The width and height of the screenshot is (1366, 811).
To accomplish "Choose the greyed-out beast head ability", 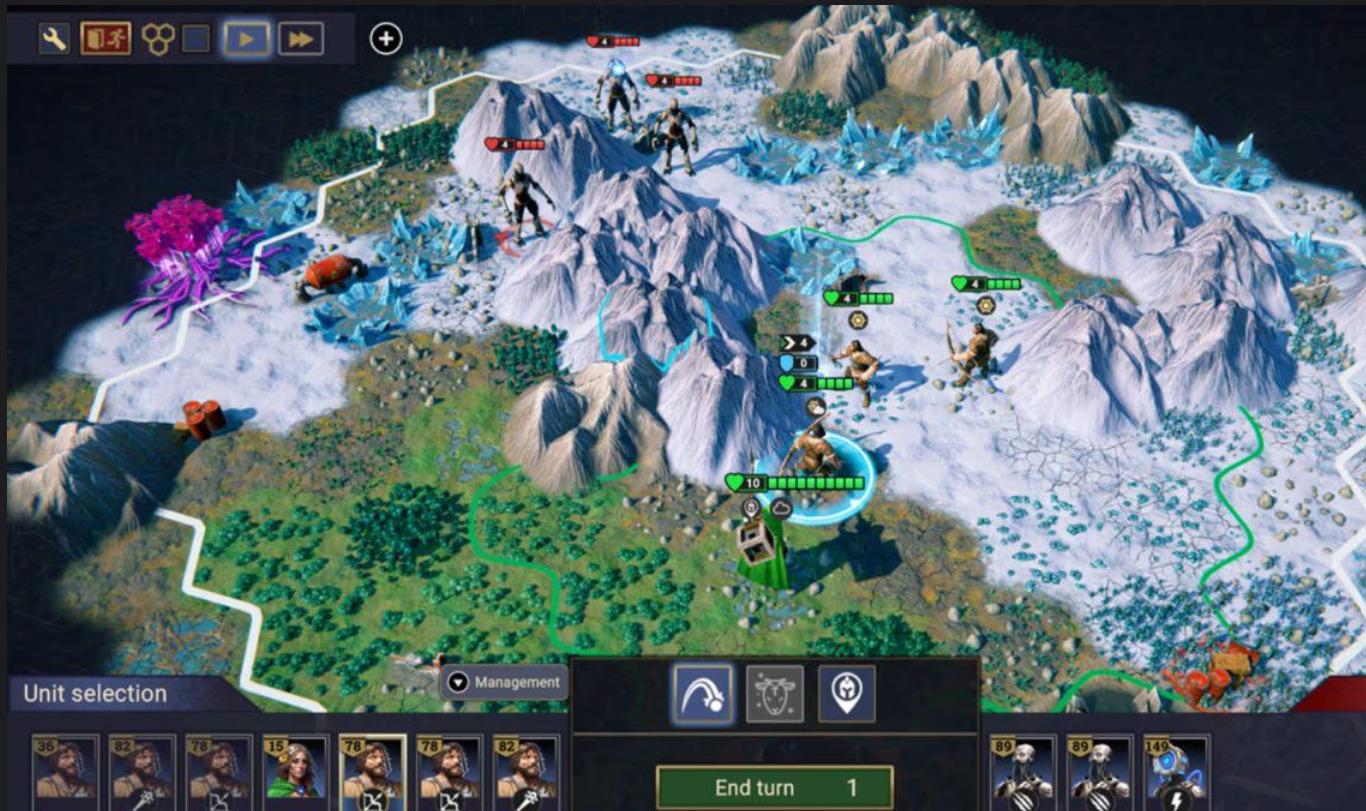I will 775,693.
